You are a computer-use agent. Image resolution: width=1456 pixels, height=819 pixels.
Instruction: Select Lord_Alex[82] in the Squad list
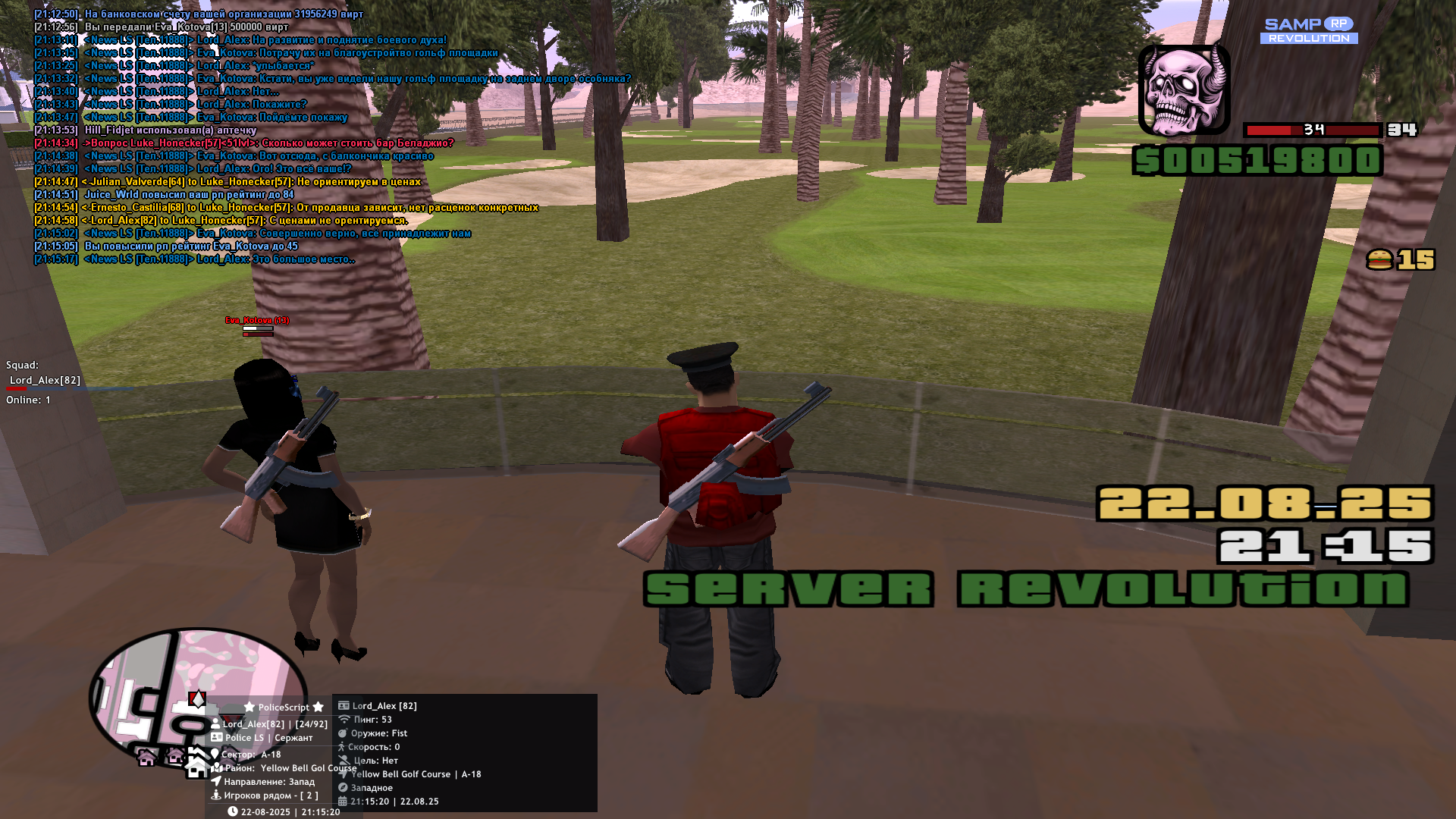pyautogui.click(x=45, y=380)
